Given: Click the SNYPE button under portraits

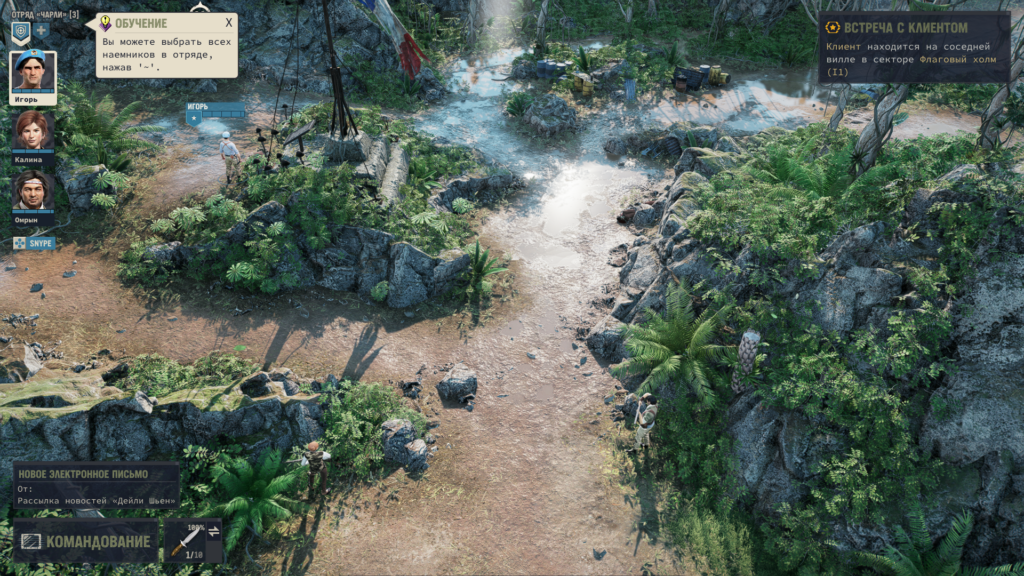Looking at the screenshot, I should click(x=34, y=243).
